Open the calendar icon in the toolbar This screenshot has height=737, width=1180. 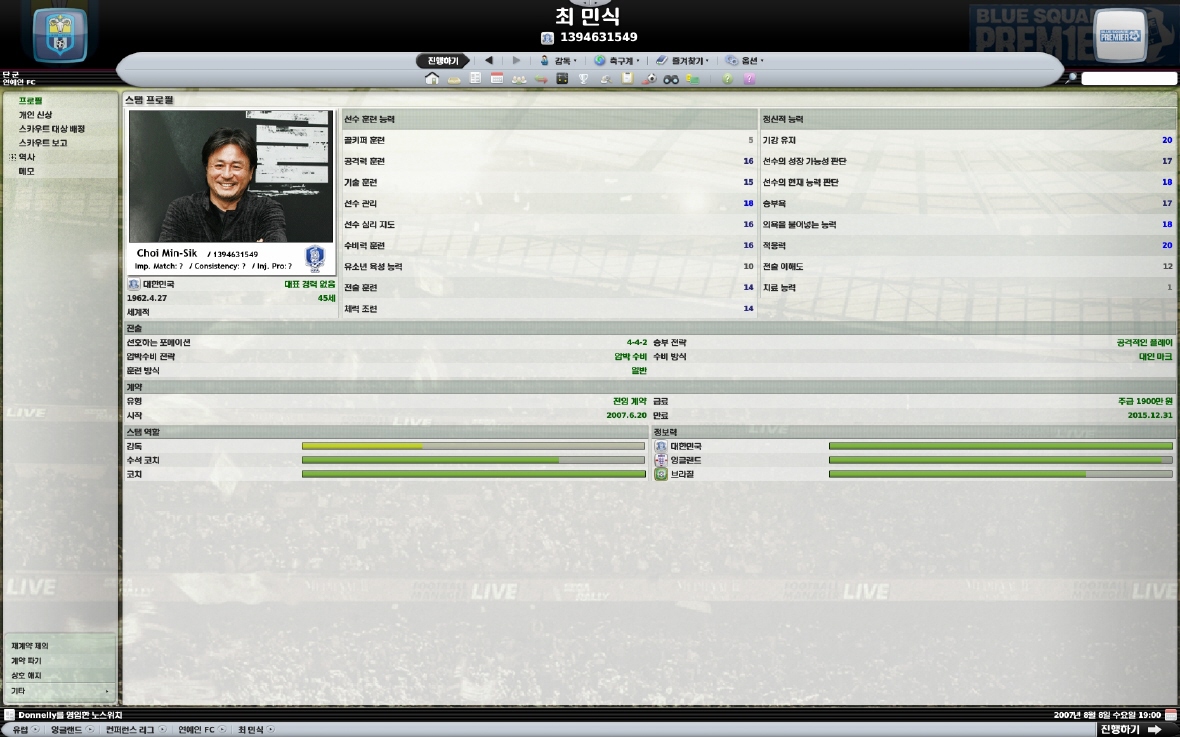coord(497,79)
